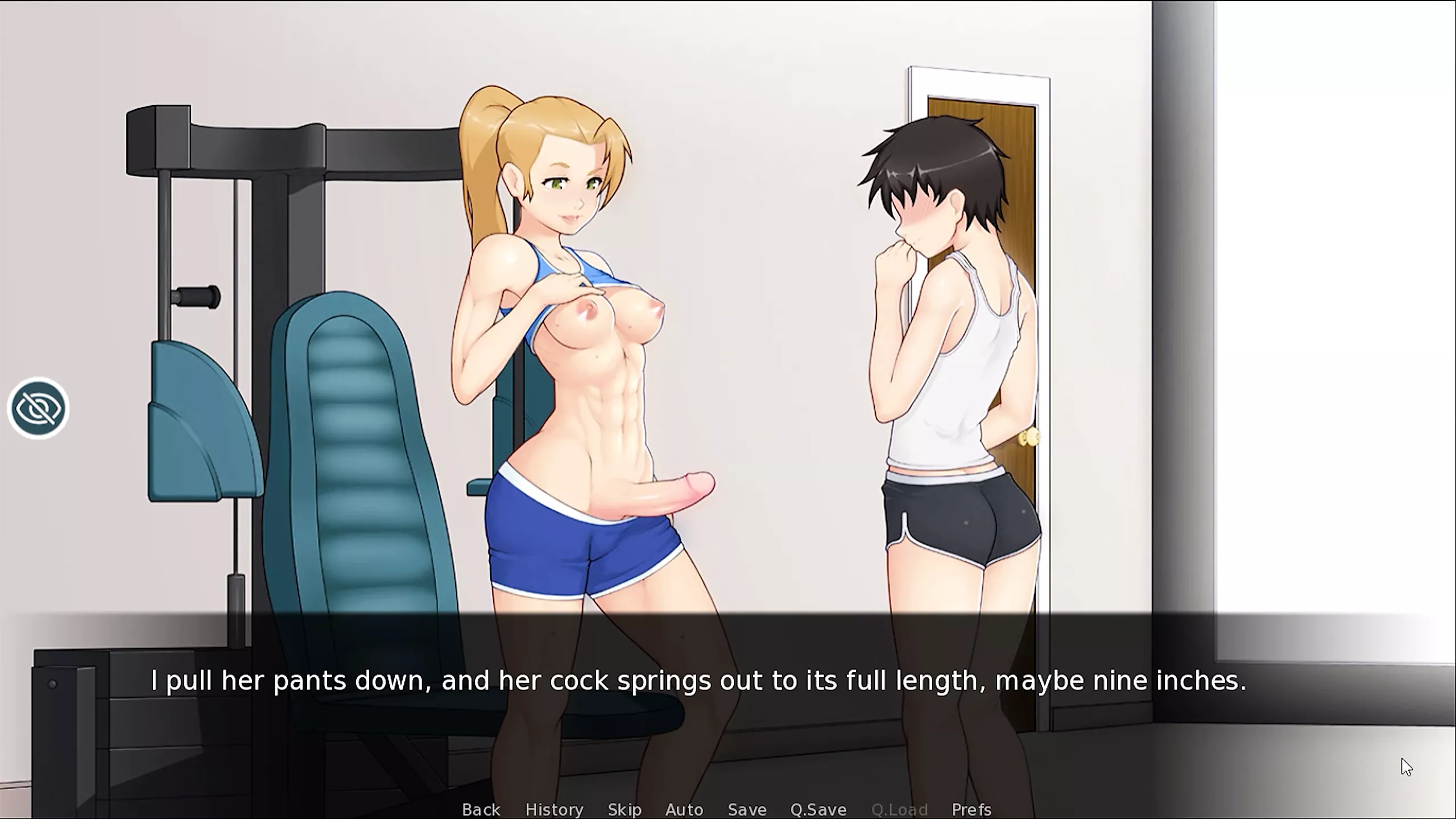Go back using the Back button
Screen dimensions: 1456x819
481,809
